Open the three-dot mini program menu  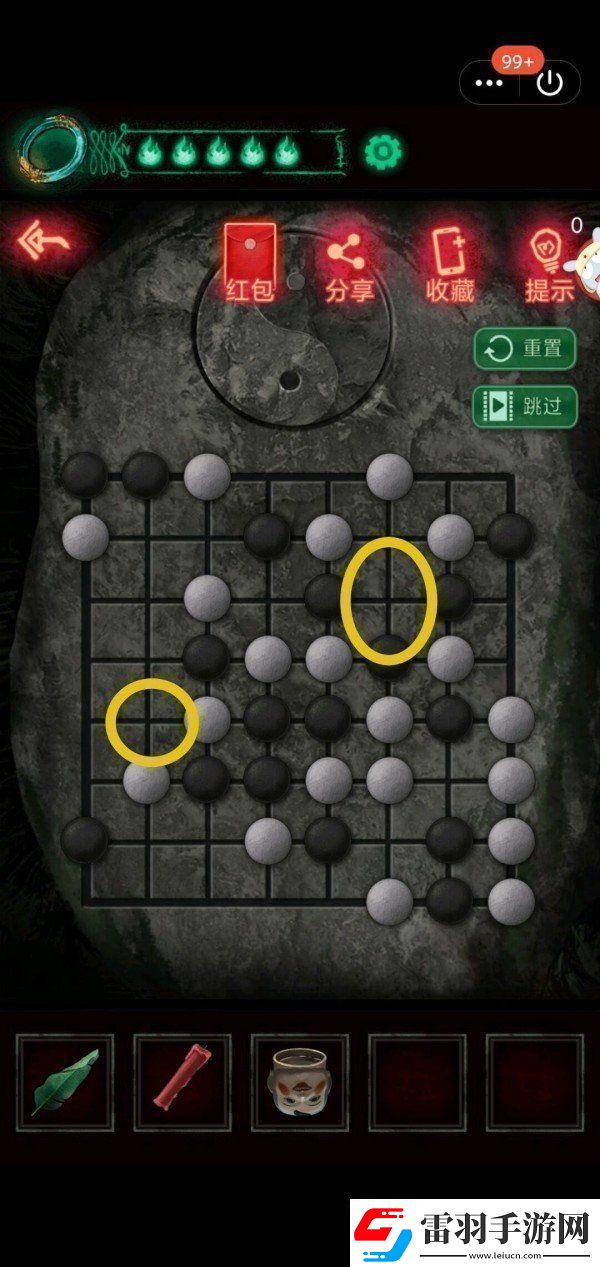(489, 83)
